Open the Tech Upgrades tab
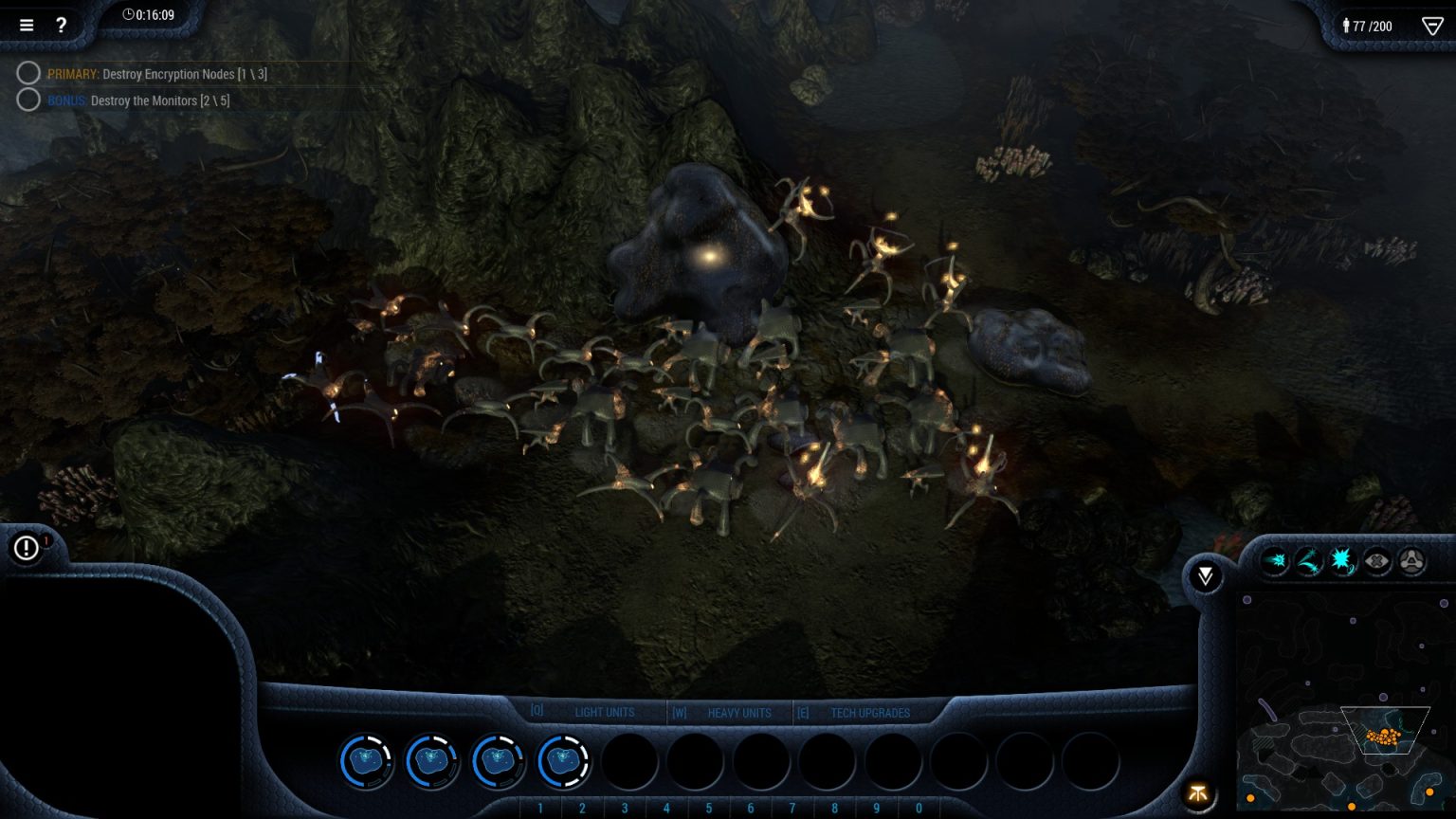 869,712
